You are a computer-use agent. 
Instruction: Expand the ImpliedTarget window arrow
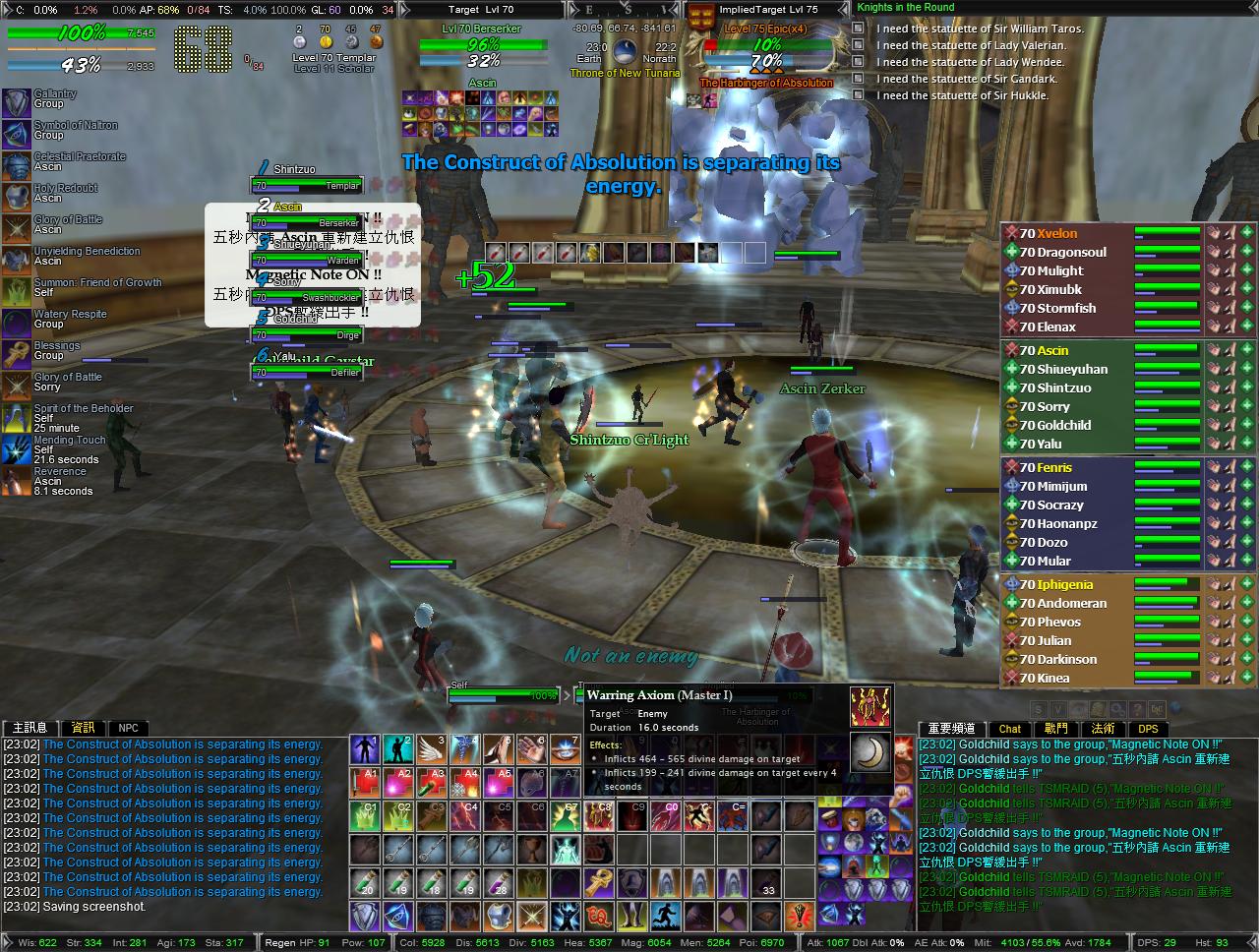(844, 8)
